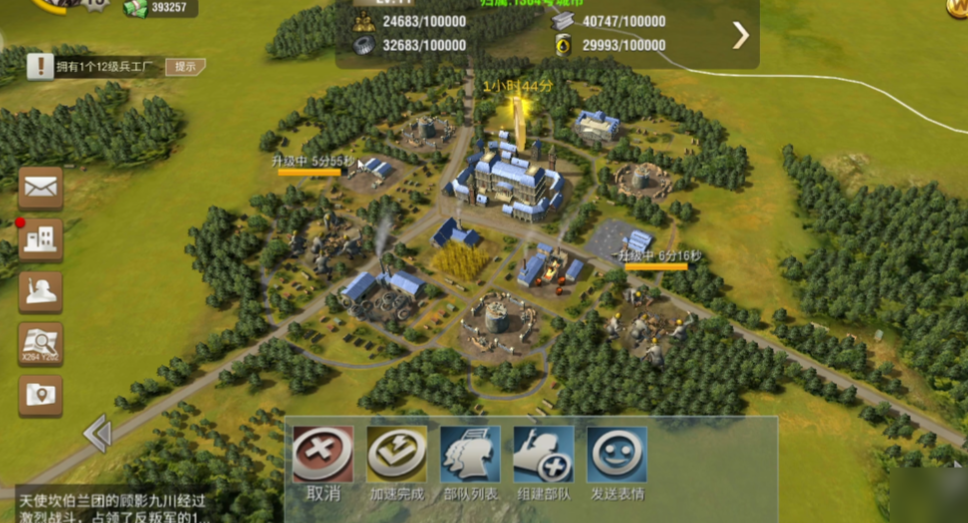Screen dimensions: 968x523
Task: Click the cash money counter at top
Action: click(160, 8)
